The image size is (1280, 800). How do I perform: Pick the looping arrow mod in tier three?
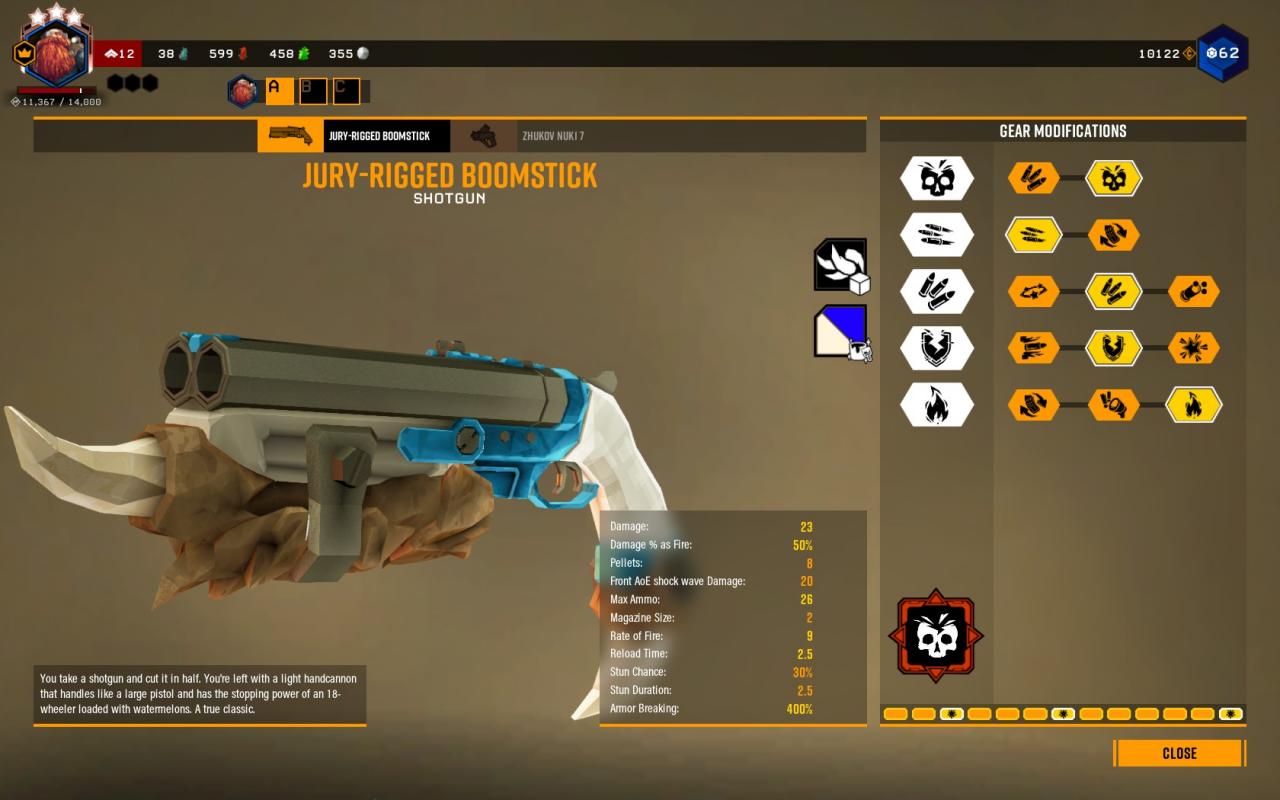click(1034, 292)
